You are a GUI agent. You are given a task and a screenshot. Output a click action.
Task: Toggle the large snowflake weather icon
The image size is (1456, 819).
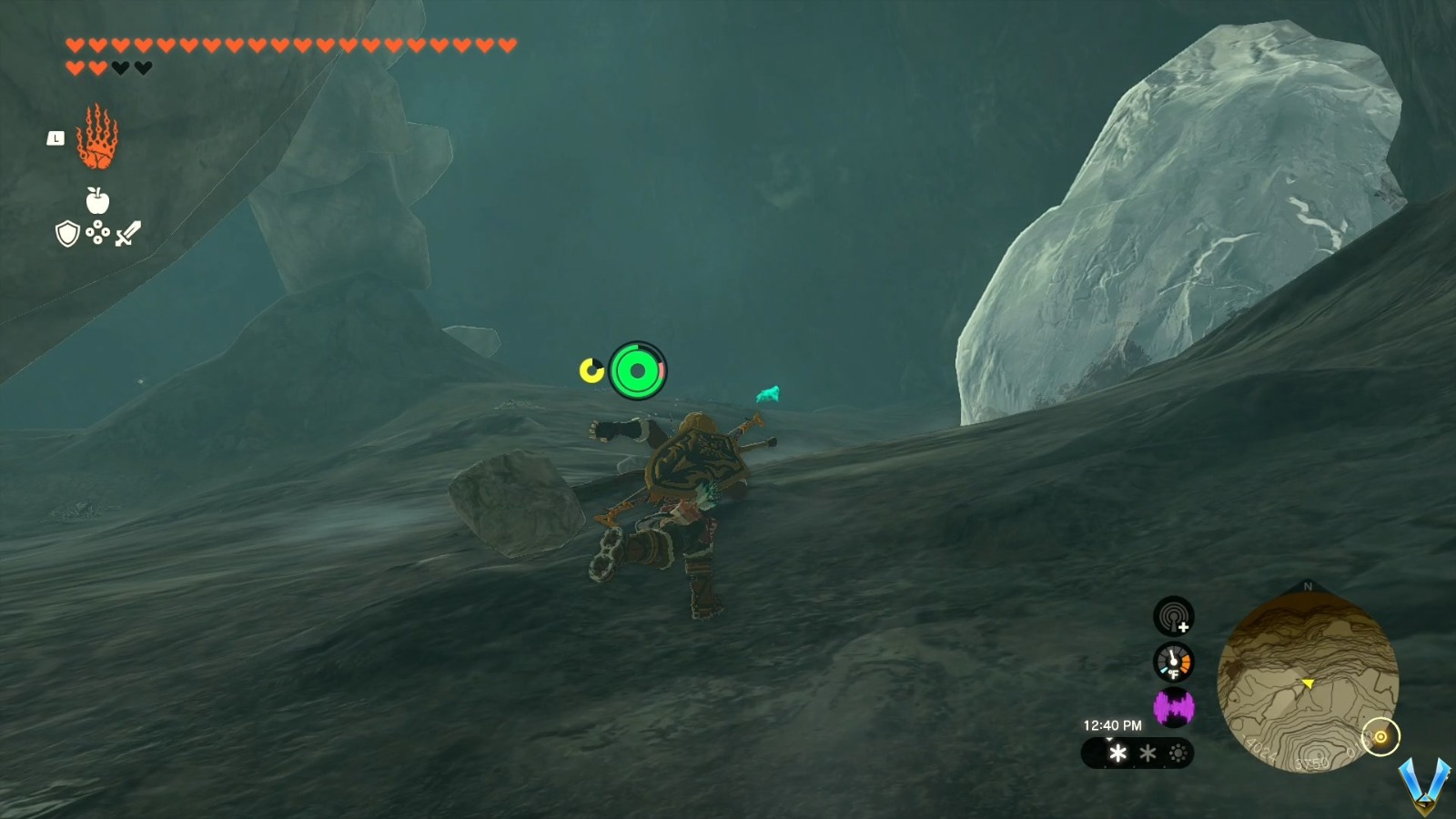coord(1117,753)
